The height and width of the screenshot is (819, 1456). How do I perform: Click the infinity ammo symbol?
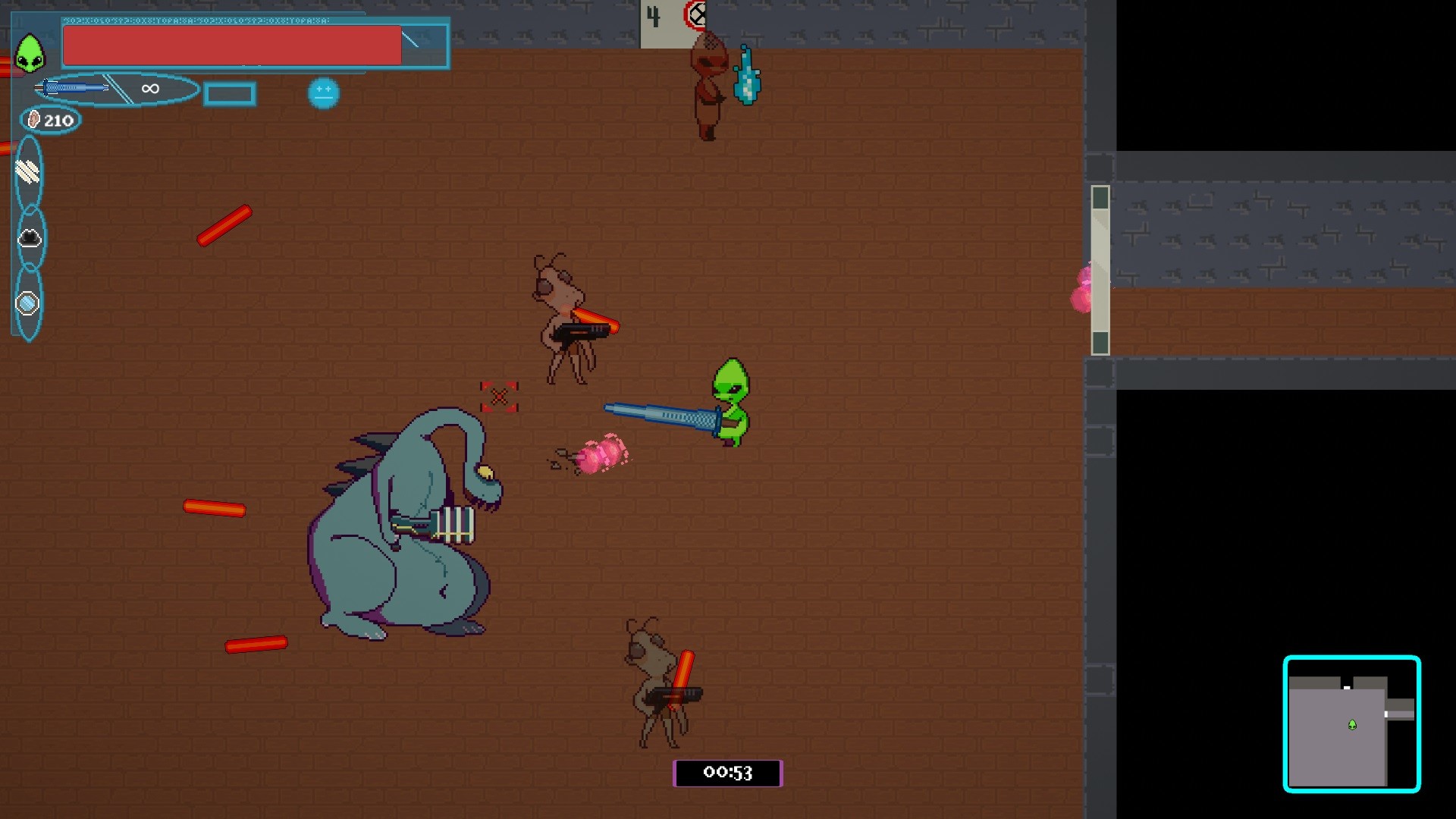pyautogui.click(x=149, y=89)
